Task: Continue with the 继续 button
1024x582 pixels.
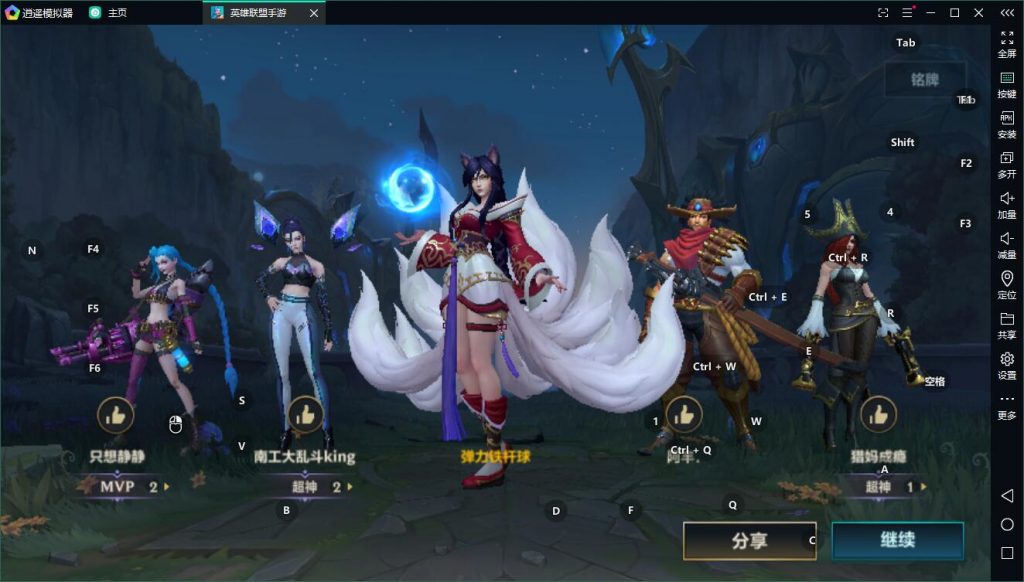Action: tap(897, 541)
